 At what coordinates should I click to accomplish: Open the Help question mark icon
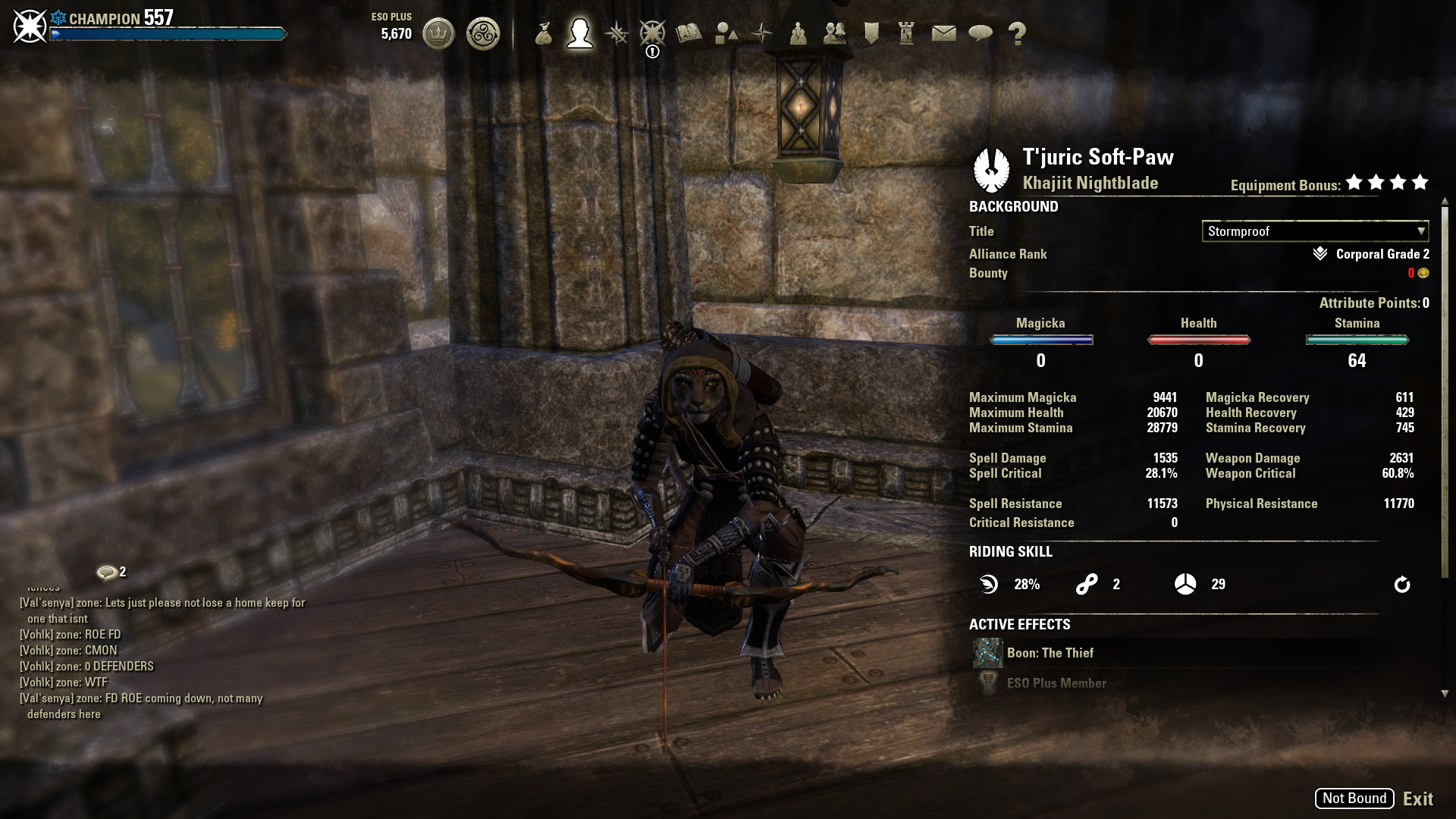click(x=1017, y=33)
